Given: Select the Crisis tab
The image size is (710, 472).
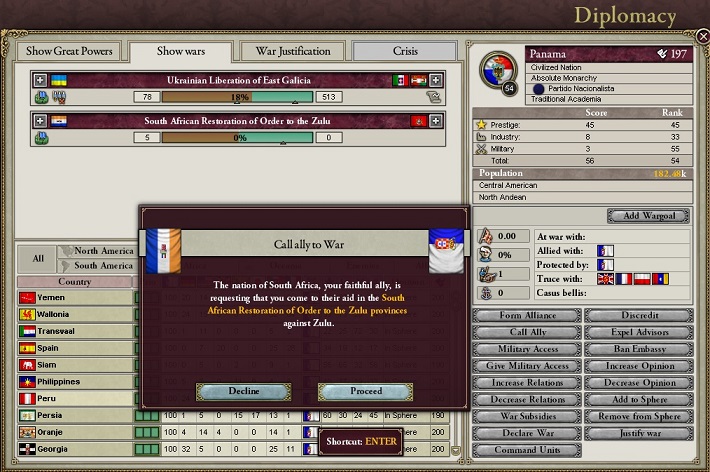Looking at the screenshot, I should click(405, 51).
